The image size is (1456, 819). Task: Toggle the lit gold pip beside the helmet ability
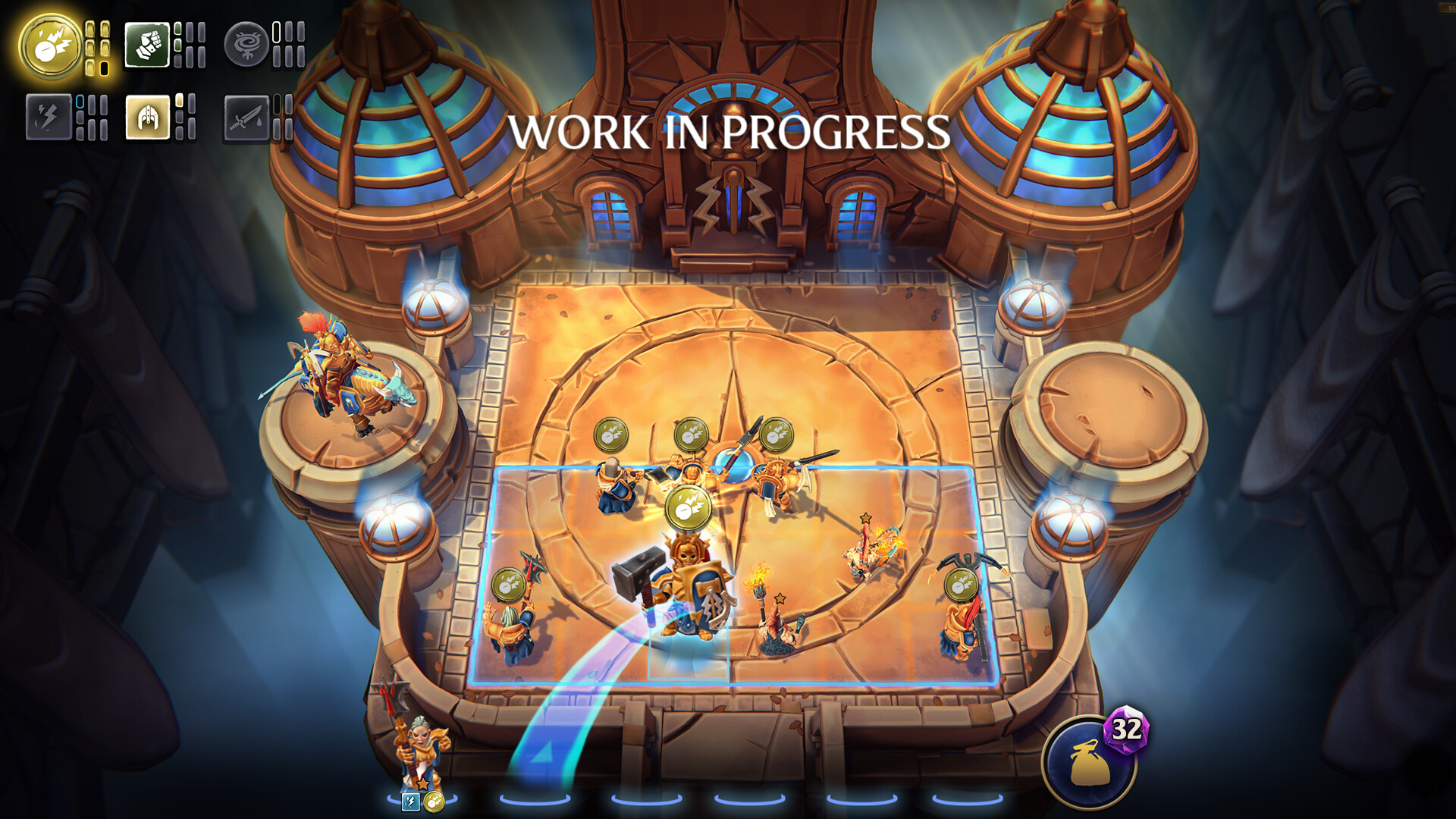click(x=179, y=101)
